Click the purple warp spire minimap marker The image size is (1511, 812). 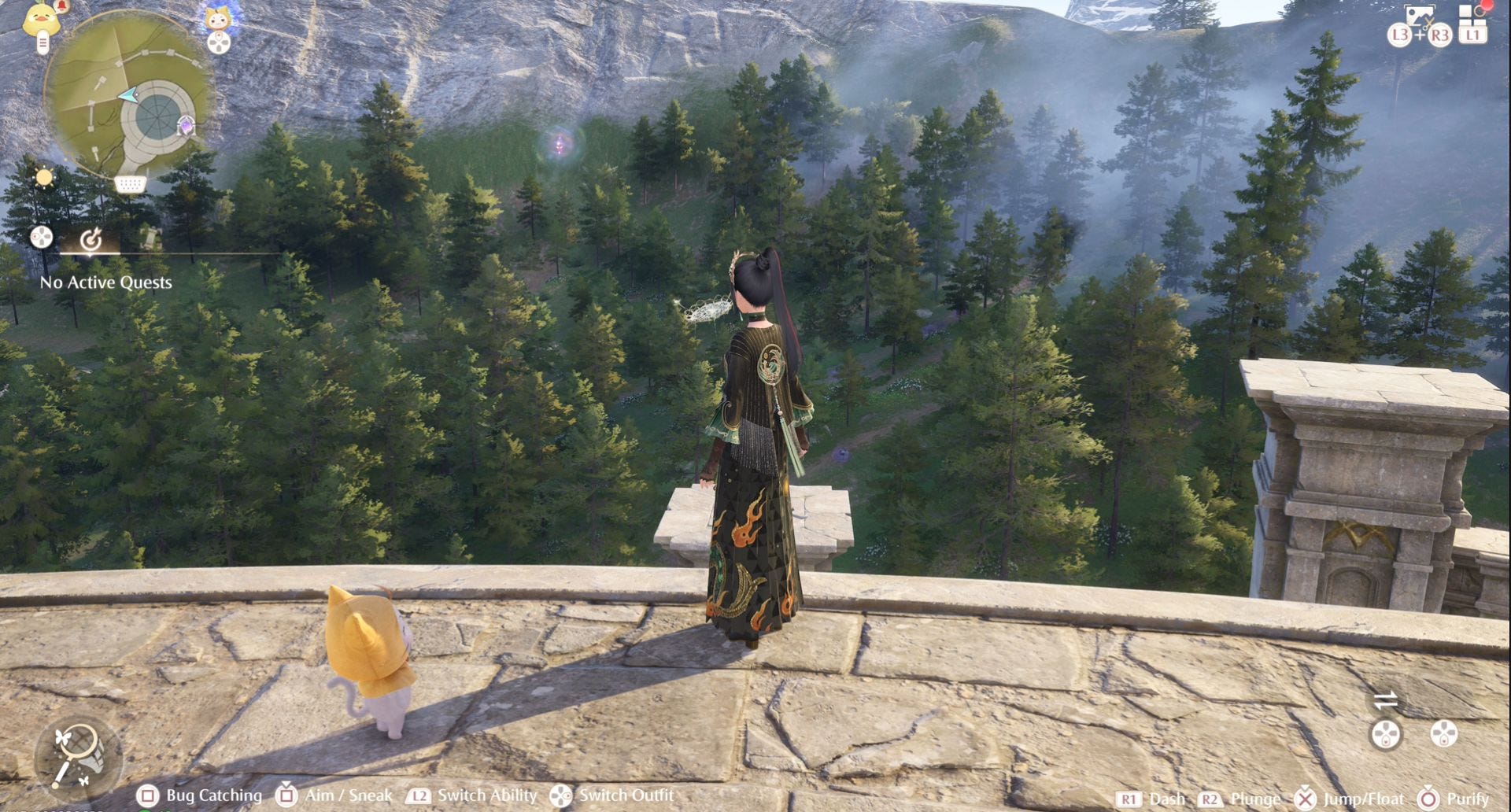[186, 126]
